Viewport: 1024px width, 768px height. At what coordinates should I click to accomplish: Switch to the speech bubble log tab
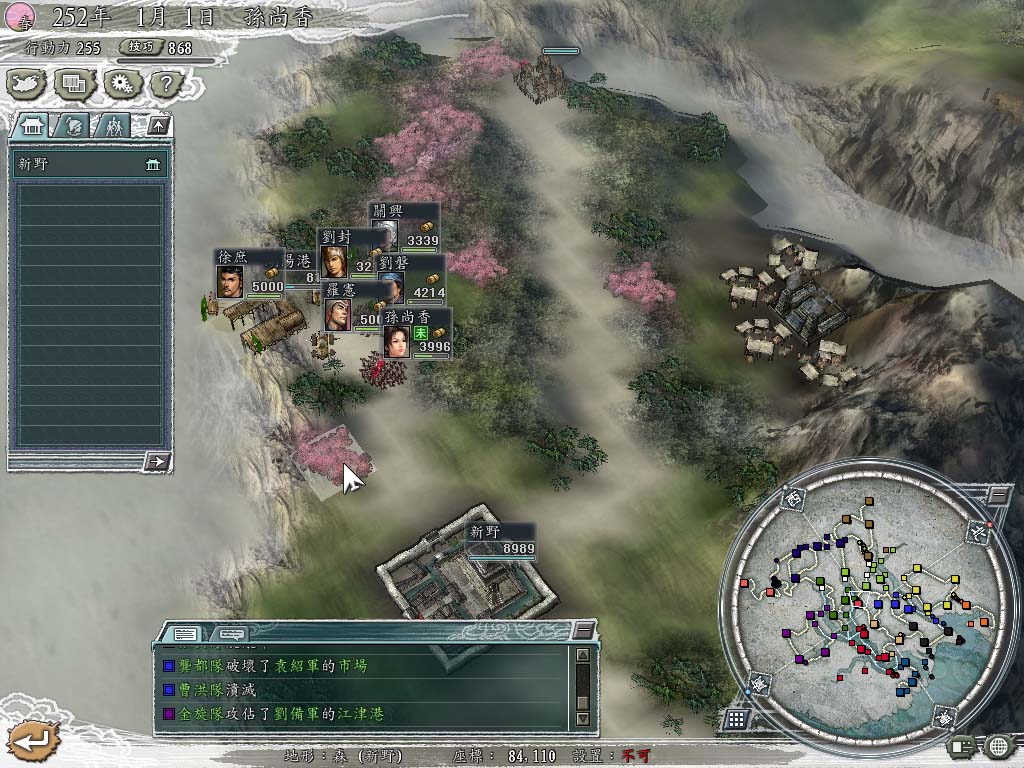pyautogui.click(x=231, y=633)
